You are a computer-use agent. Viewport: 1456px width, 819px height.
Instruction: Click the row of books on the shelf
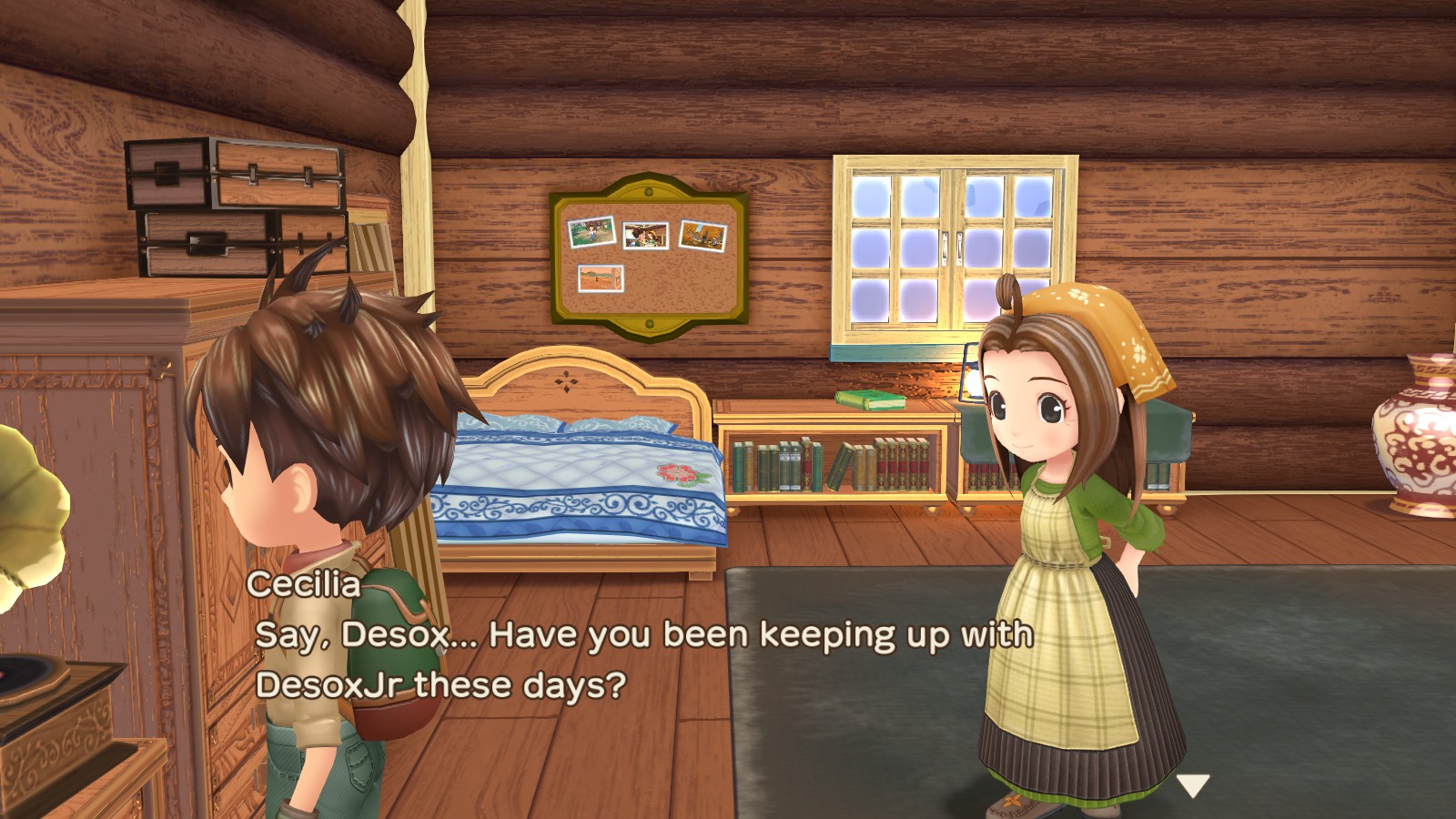[x=828, y=464]
